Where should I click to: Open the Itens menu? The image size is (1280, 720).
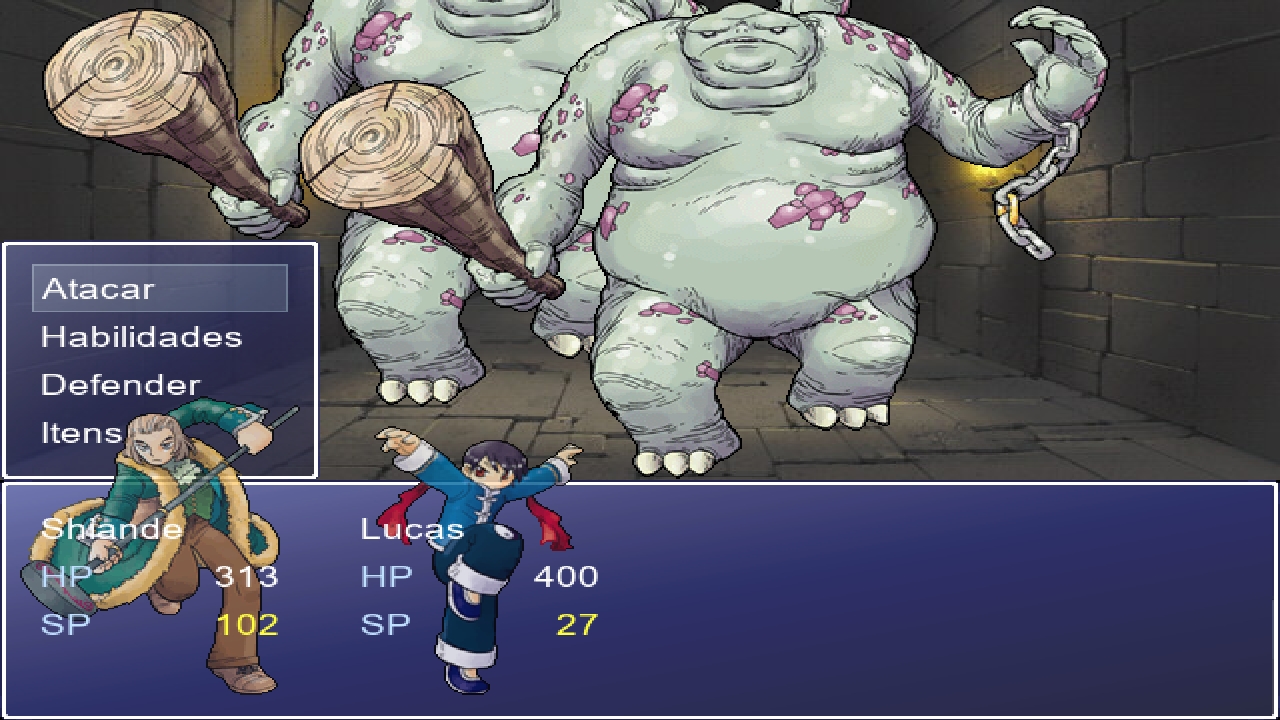84,432
